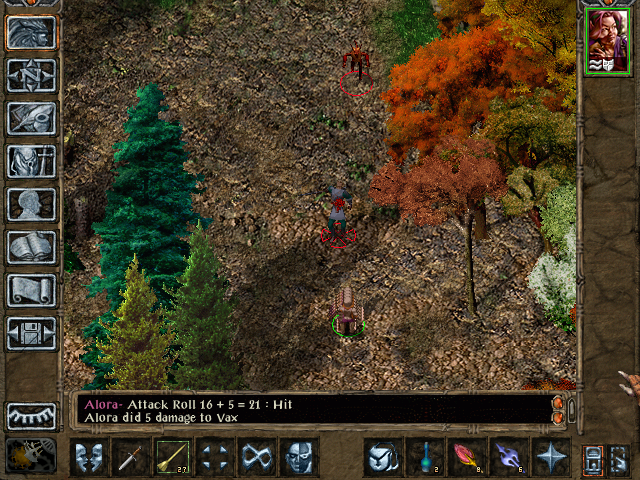Screen dimensions: 640x480
Task: Open the priest scroll
Action: pos(31,290)
